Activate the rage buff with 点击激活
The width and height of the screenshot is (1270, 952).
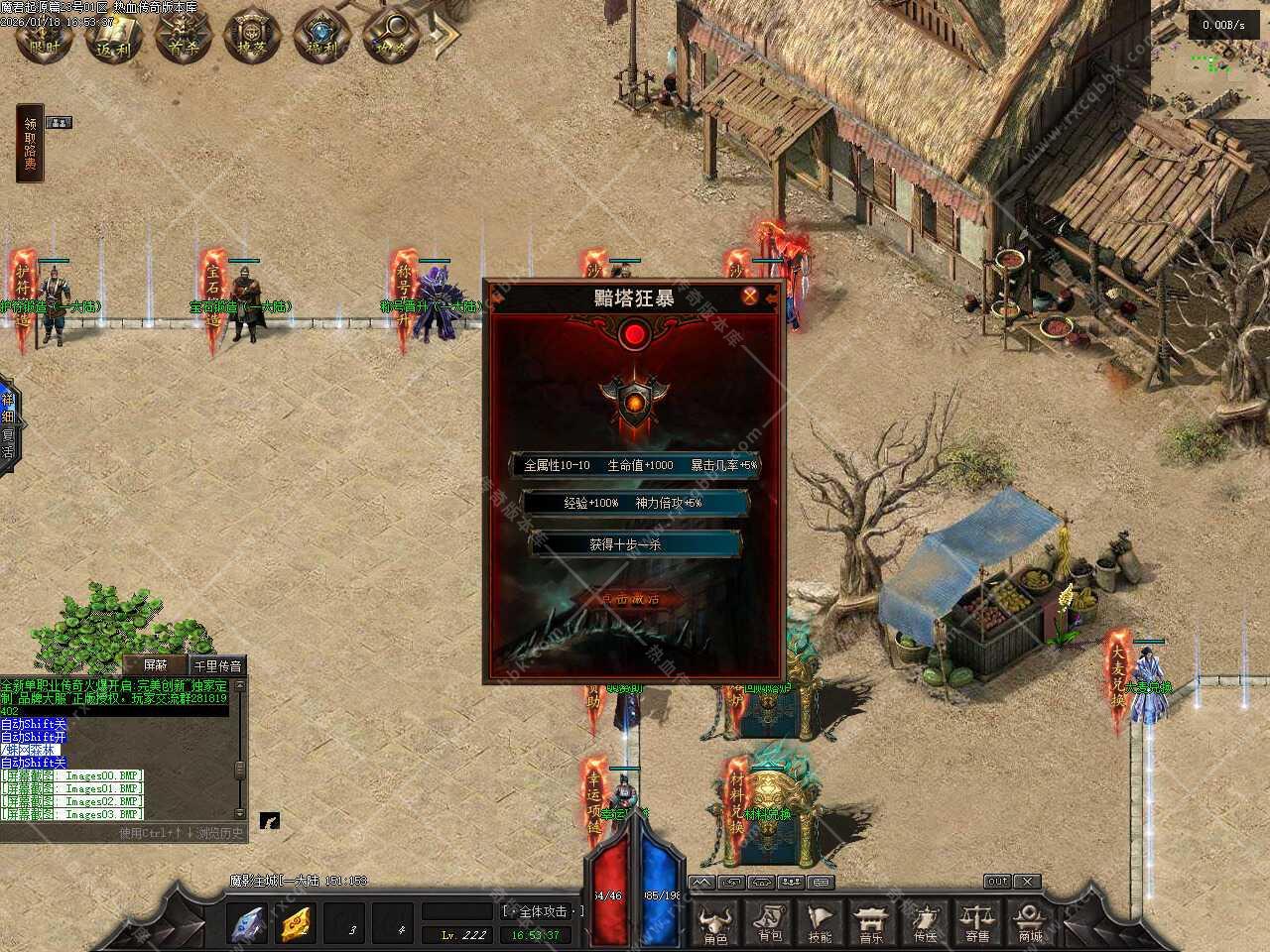[x=632, y=600]
